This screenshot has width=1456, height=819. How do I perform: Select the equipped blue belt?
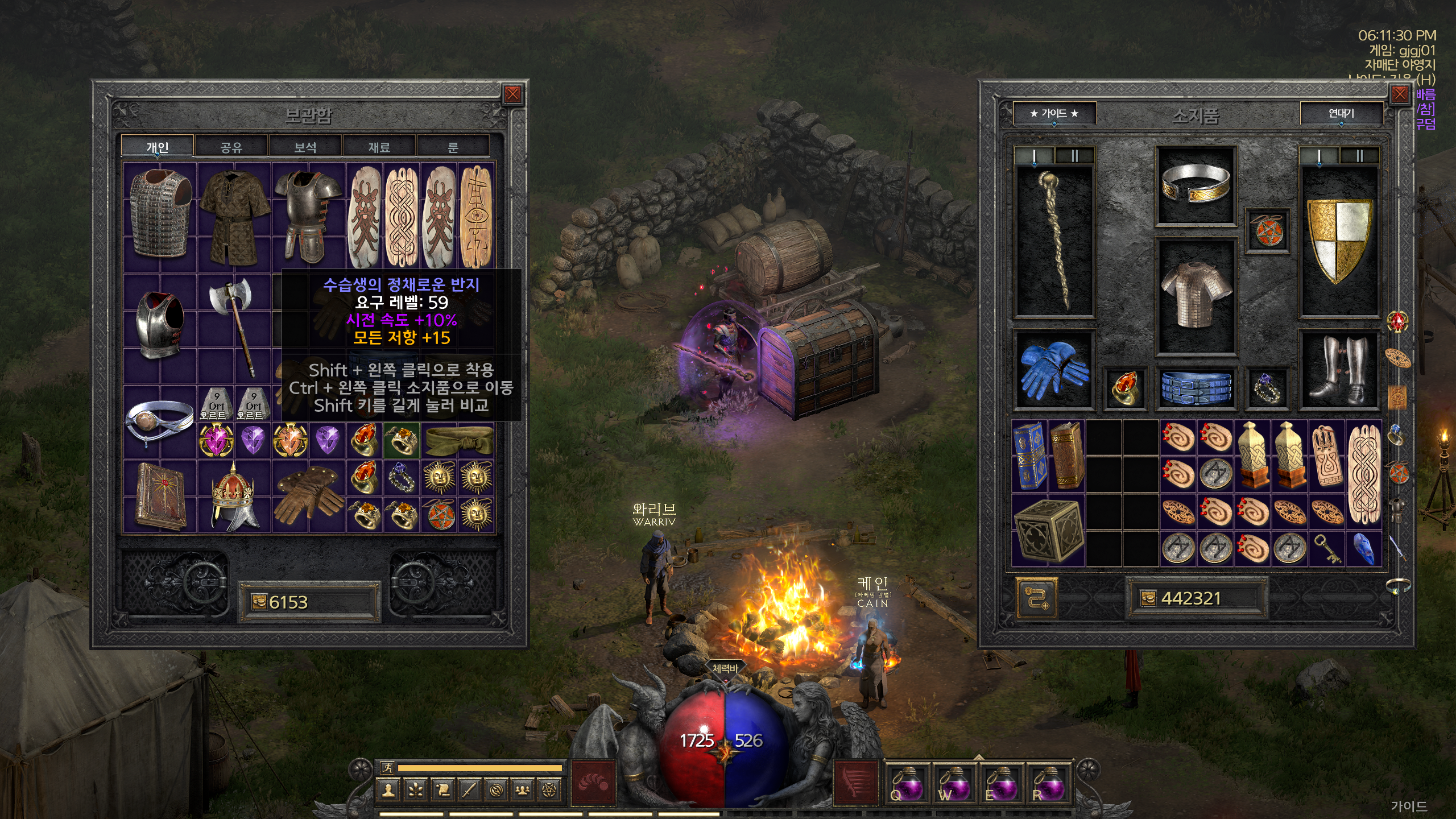pyautogui.click(x=1195, y=388)
